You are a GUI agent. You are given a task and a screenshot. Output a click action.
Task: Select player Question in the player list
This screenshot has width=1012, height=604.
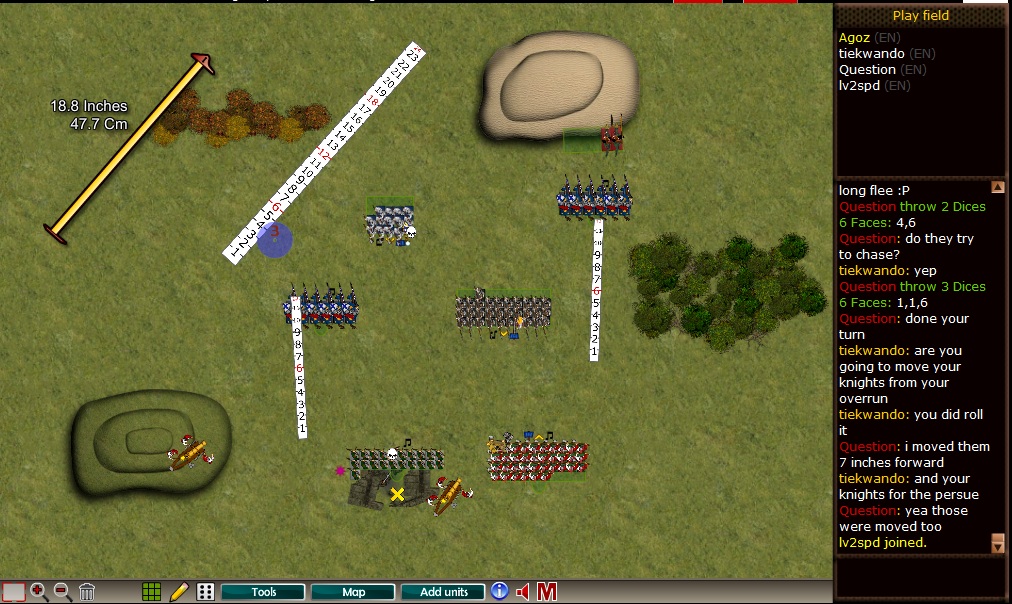(x=867, y=70)
